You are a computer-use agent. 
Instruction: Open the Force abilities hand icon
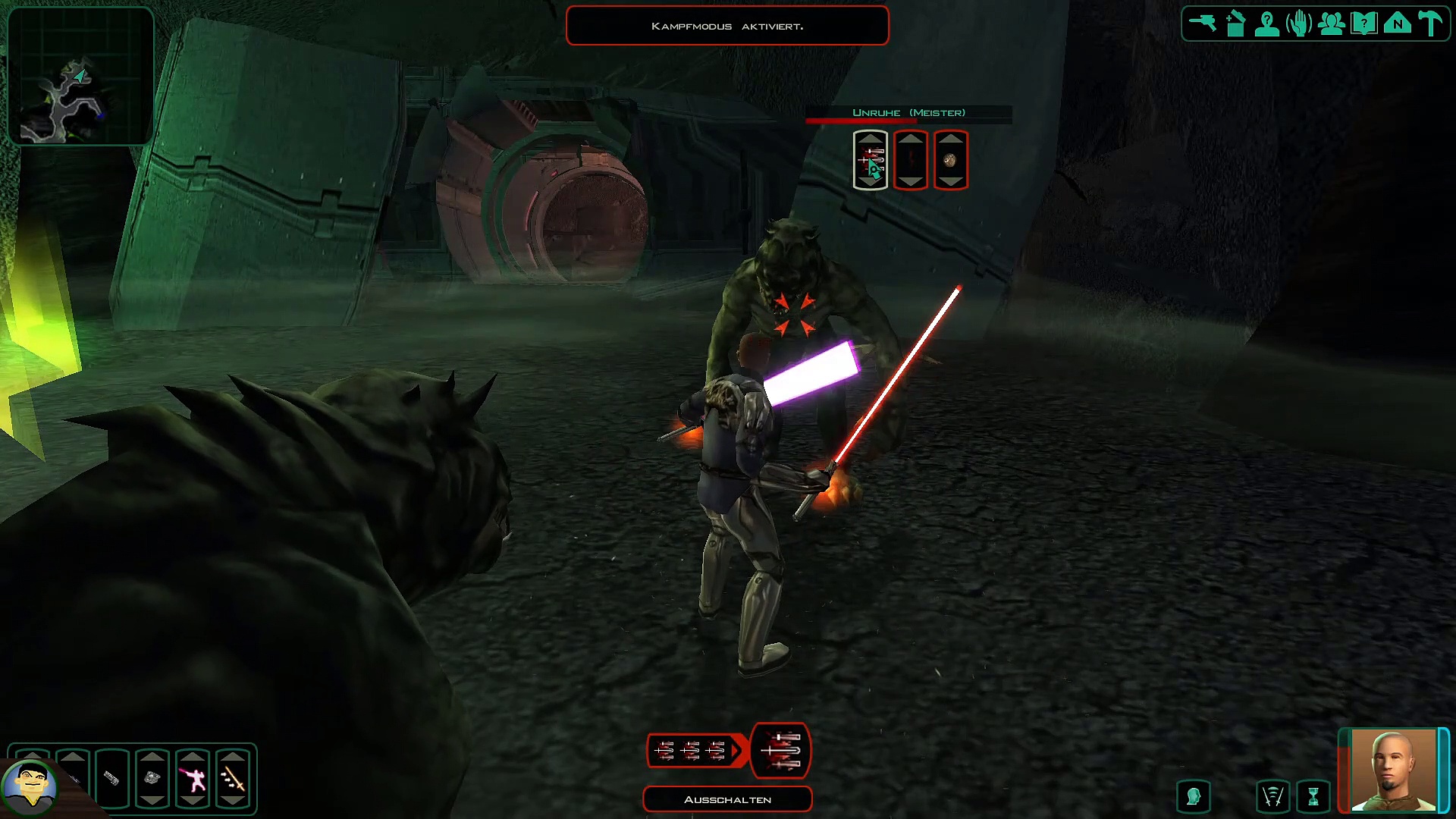[x=1299, y=24]
